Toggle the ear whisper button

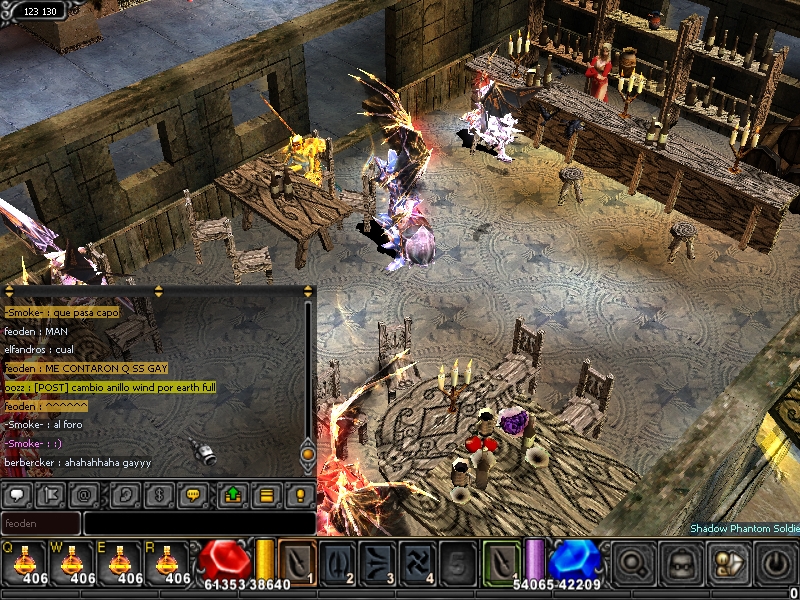124,494
